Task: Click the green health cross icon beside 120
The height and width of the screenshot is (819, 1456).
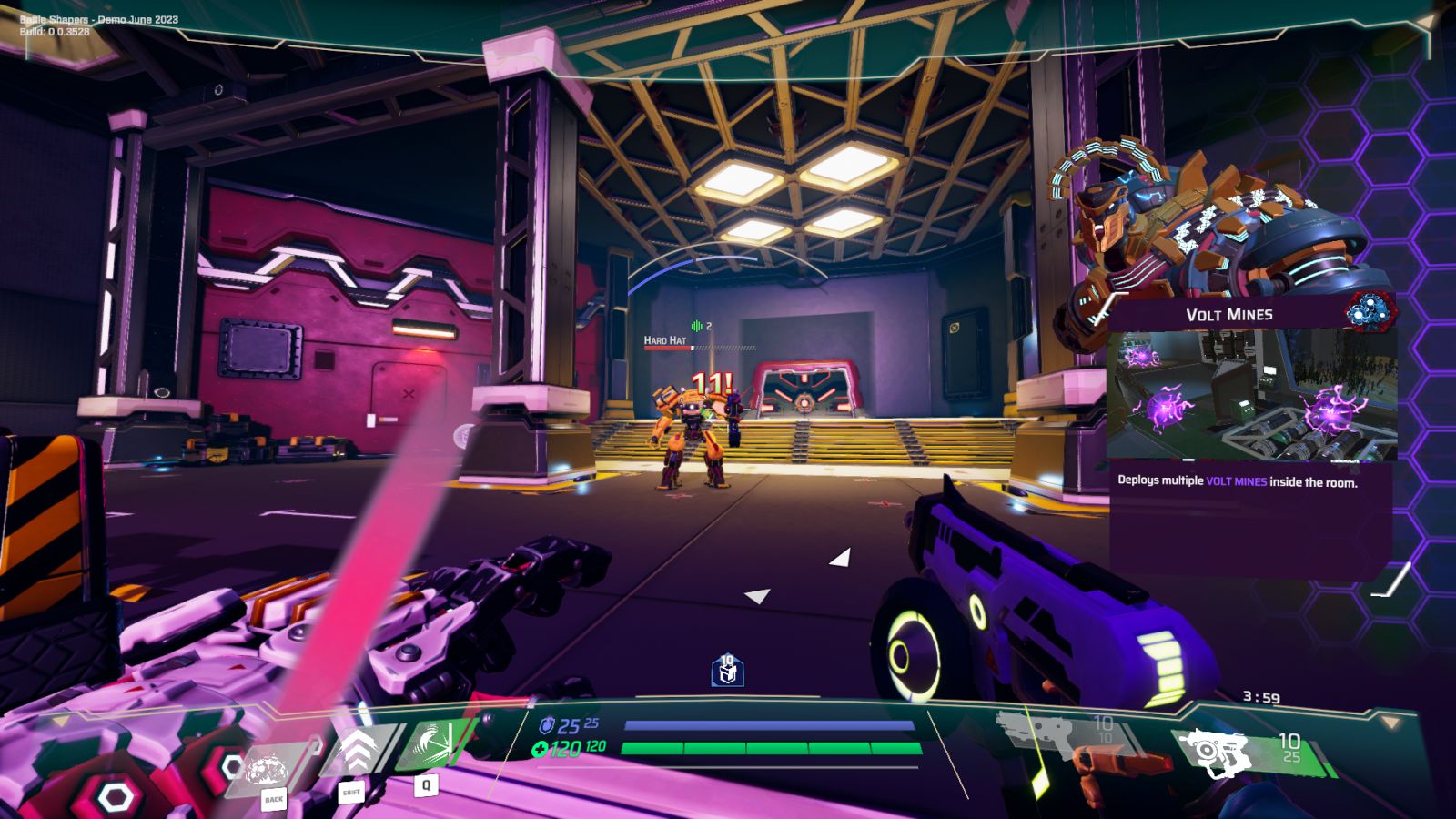Action: 543,749
